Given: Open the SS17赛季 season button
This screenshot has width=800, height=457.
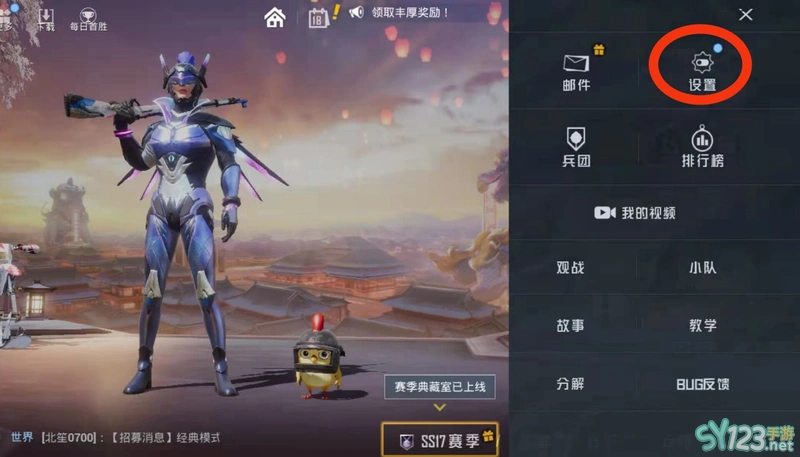Looking at the screenshot, I should click(440, 440).
